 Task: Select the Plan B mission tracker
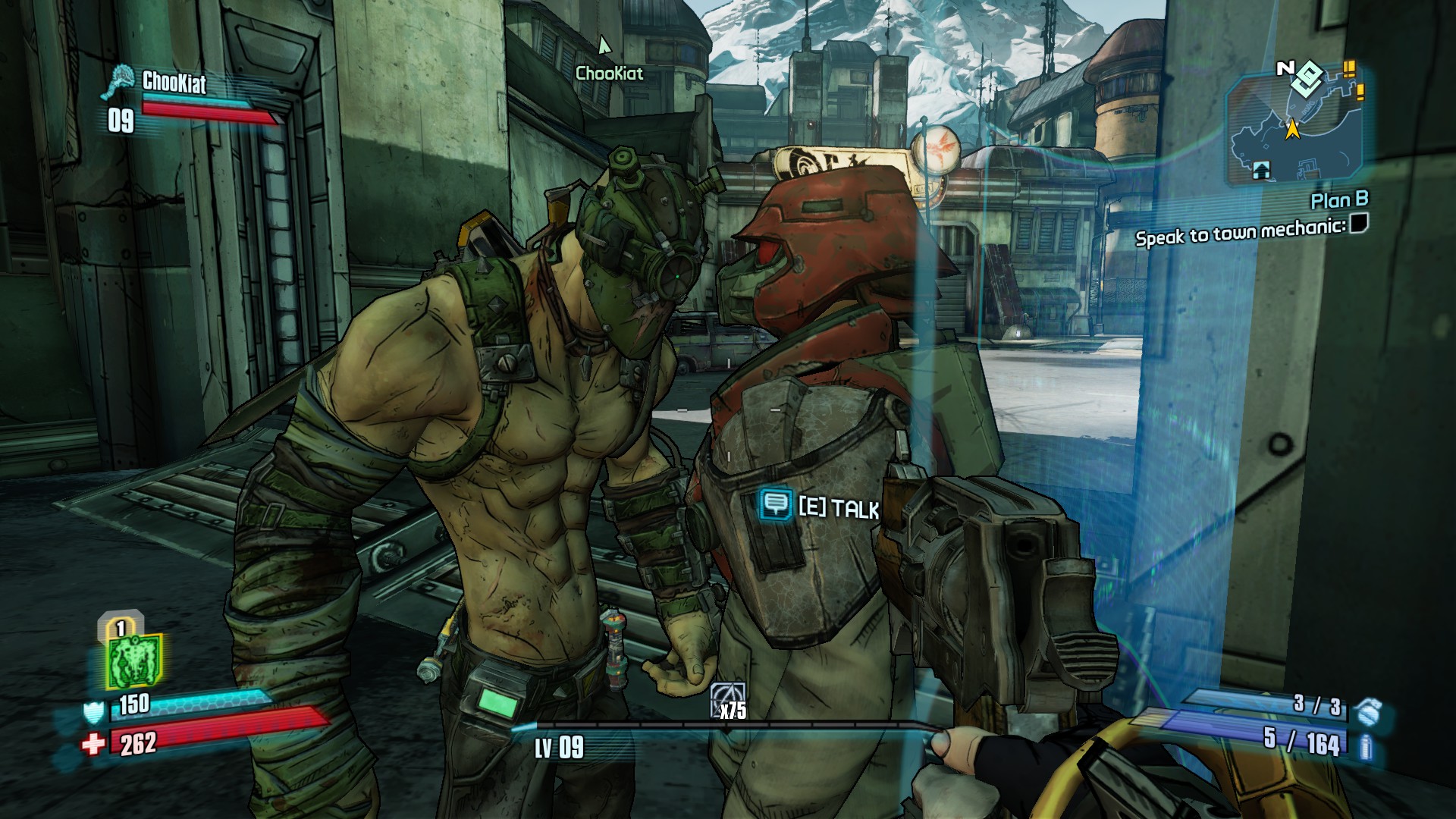pos(1339,200)
